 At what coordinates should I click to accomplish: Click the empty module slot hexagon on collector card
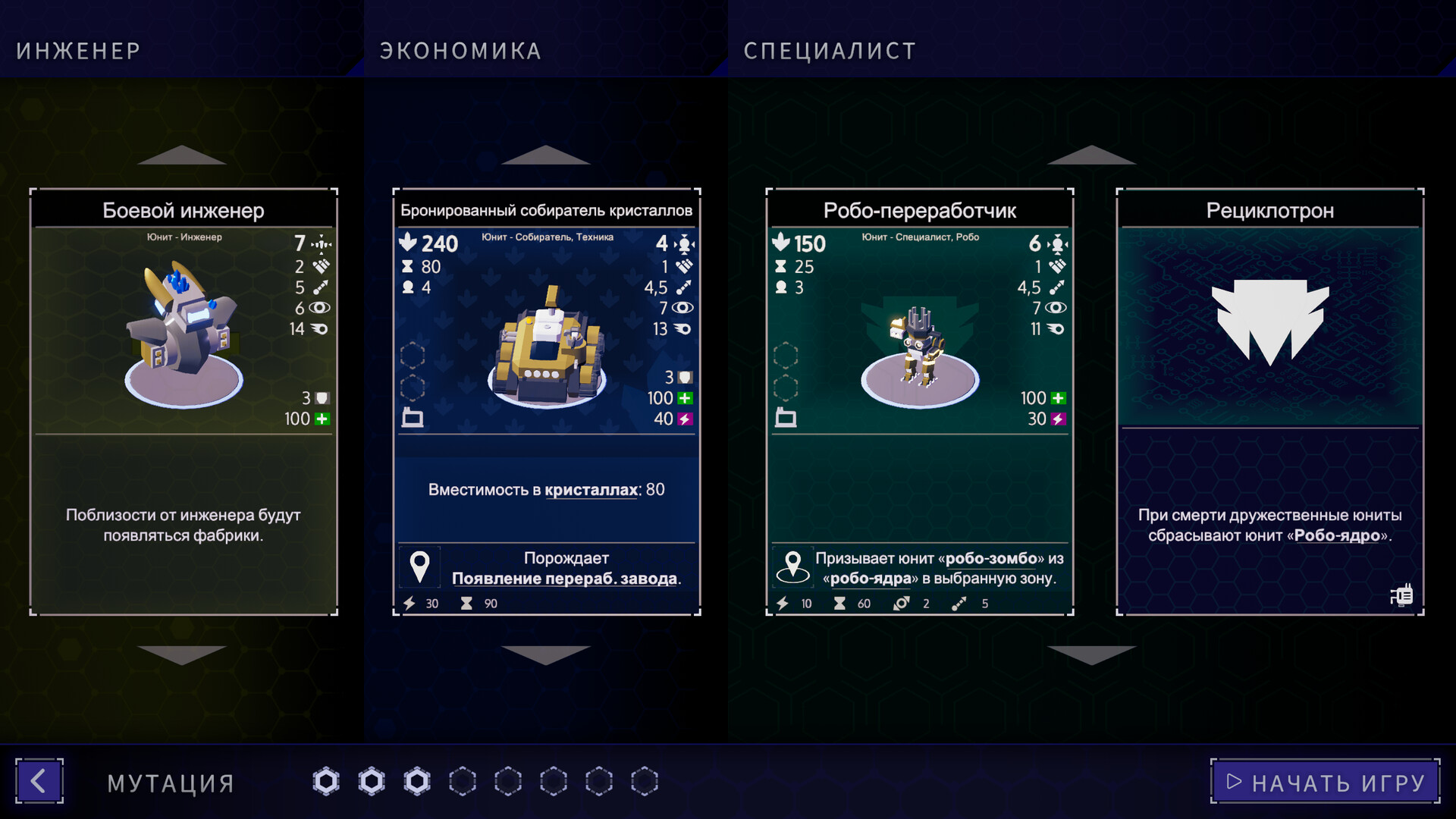[413, 353]
